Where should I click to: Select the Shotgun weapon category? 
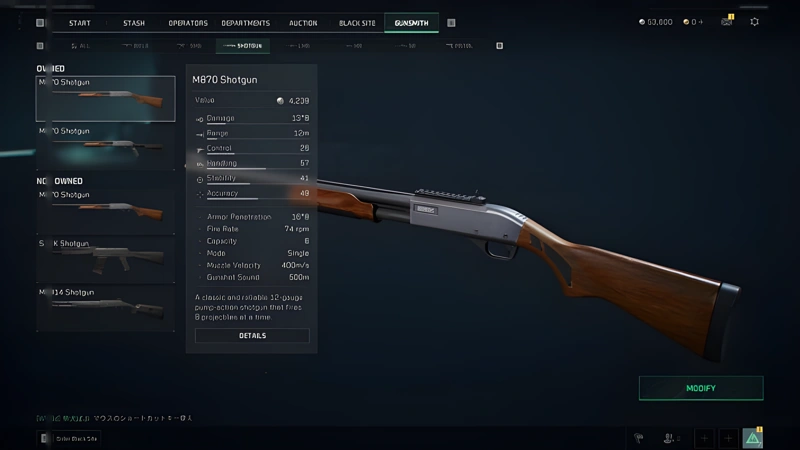tap(240, 46)
